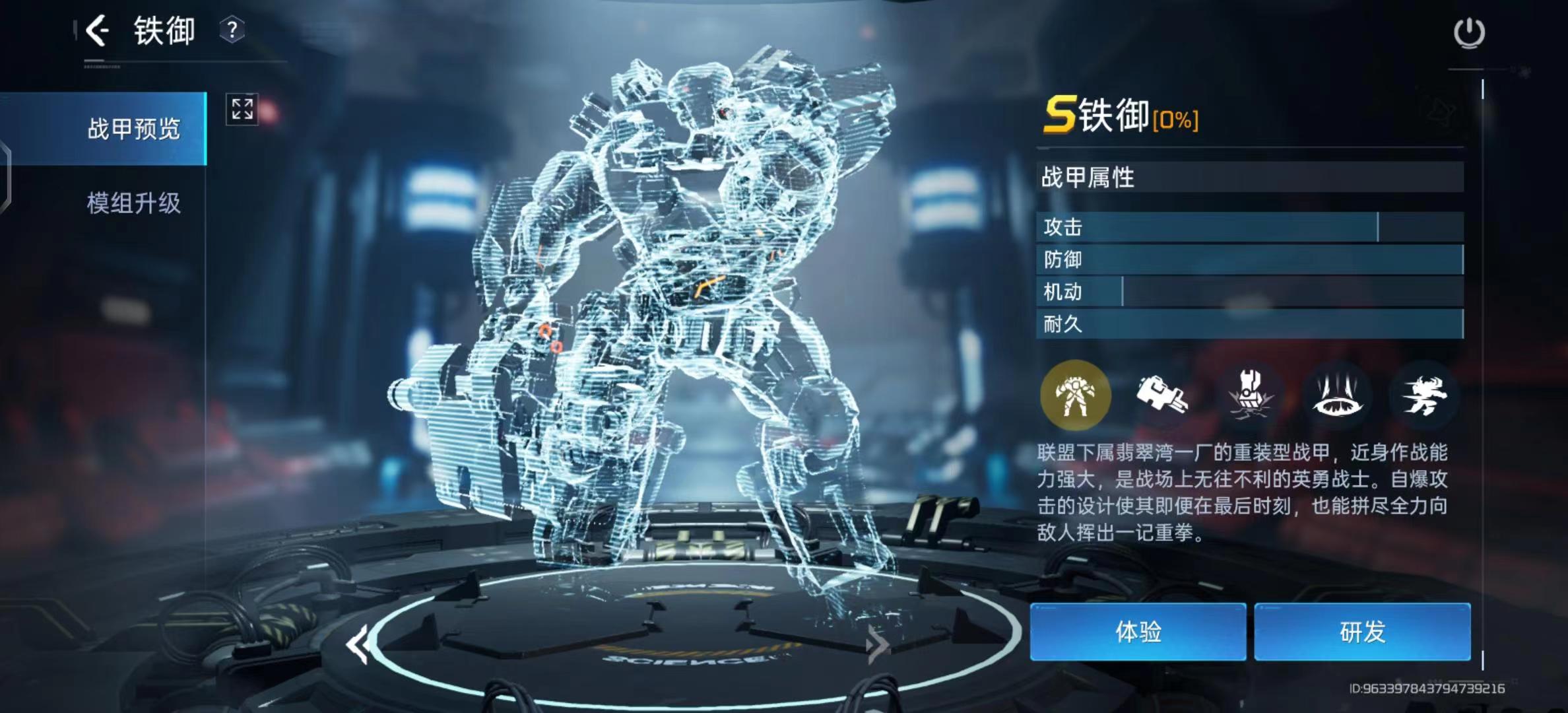1568x713 pixels.
Task: Show the previous mech with left chevrons
Action: 358,644
